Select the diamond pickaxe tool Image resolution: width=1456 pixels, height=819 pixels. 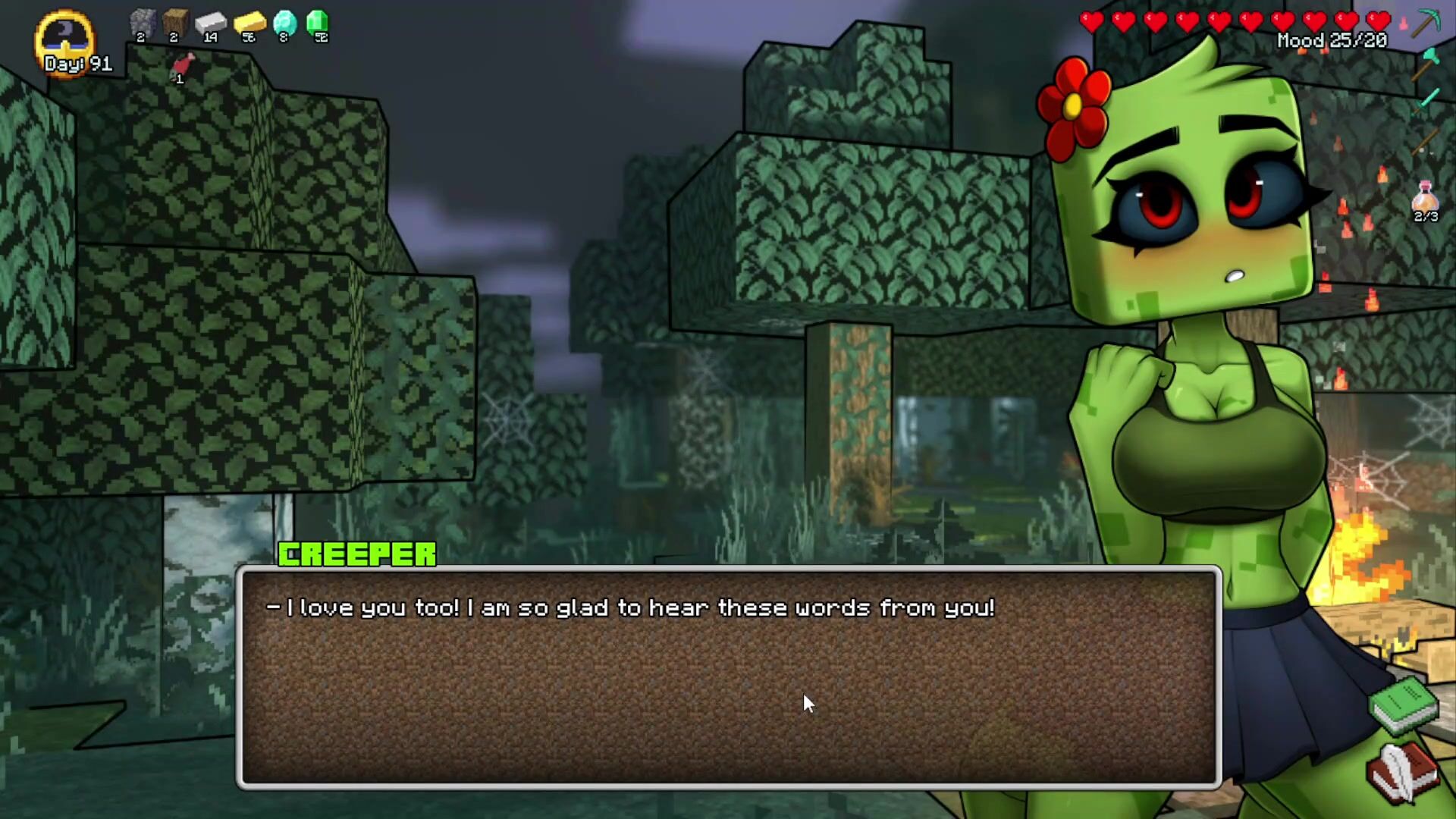1426,23
